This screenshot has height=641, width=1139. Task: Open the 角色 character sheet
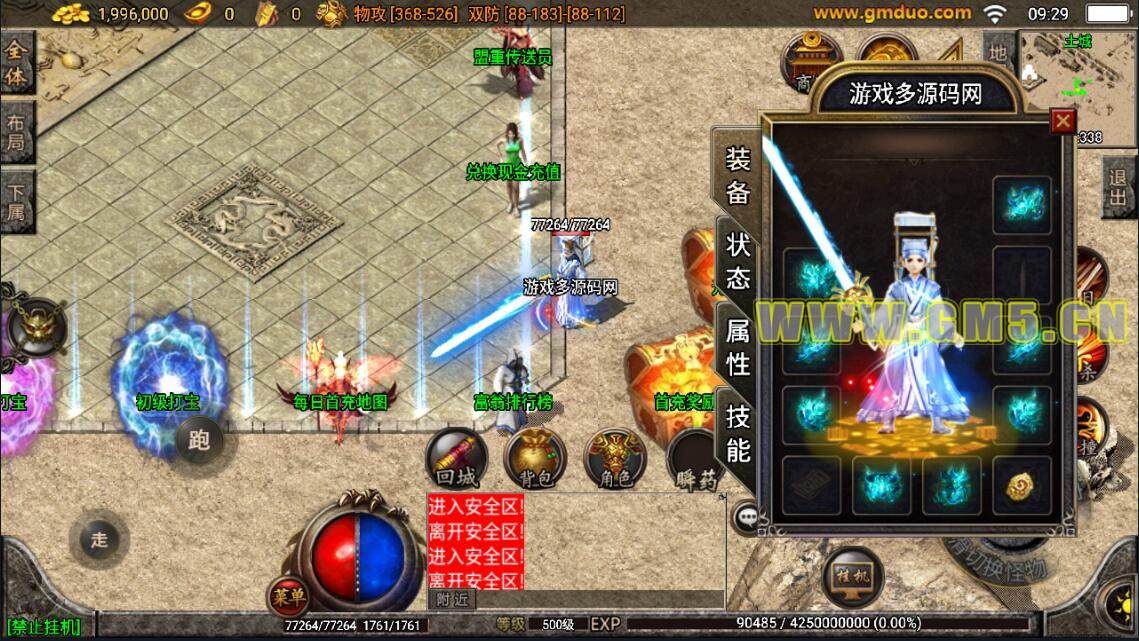(x=614, y=461)
